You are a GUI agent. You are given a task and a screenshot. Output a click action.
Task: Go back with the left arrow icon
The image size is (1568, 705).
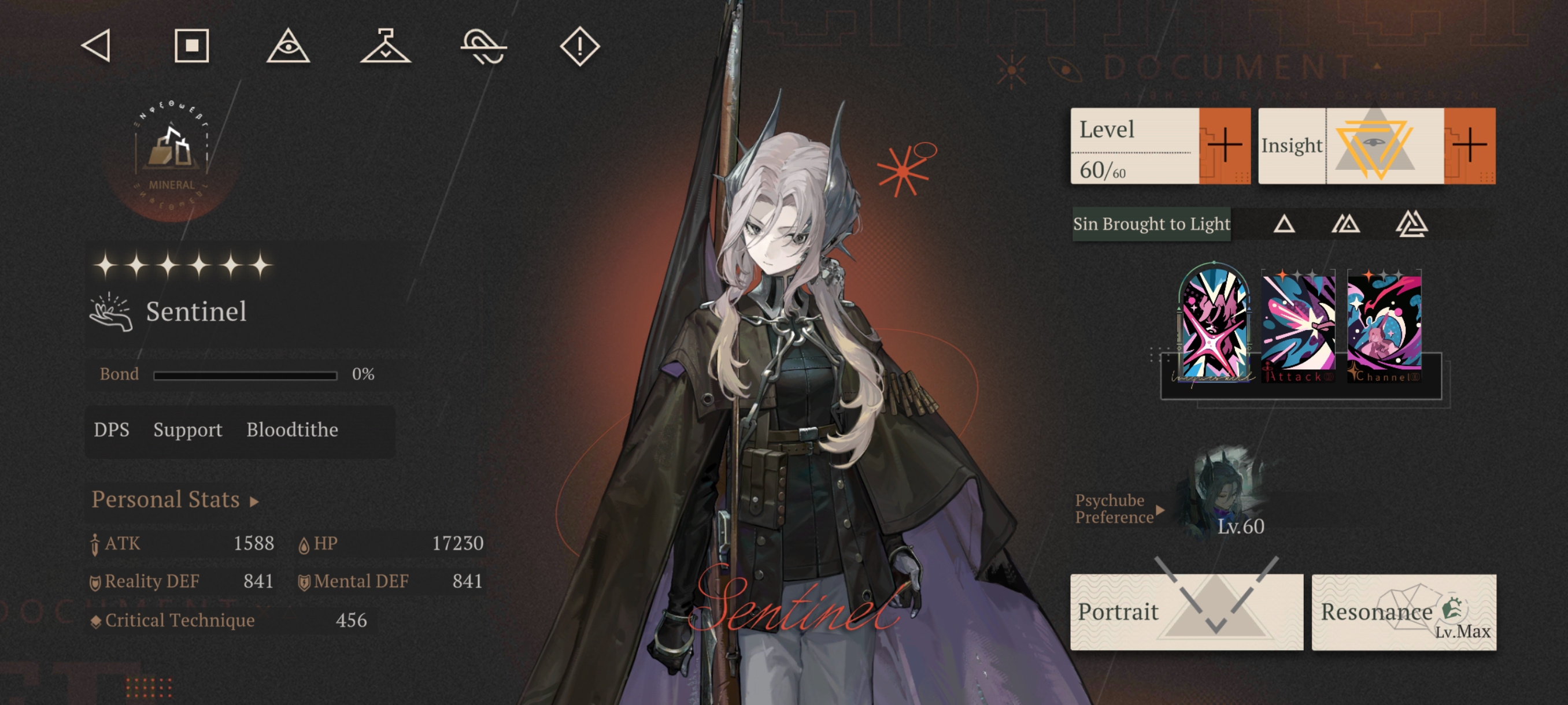(x=96, y=46)
